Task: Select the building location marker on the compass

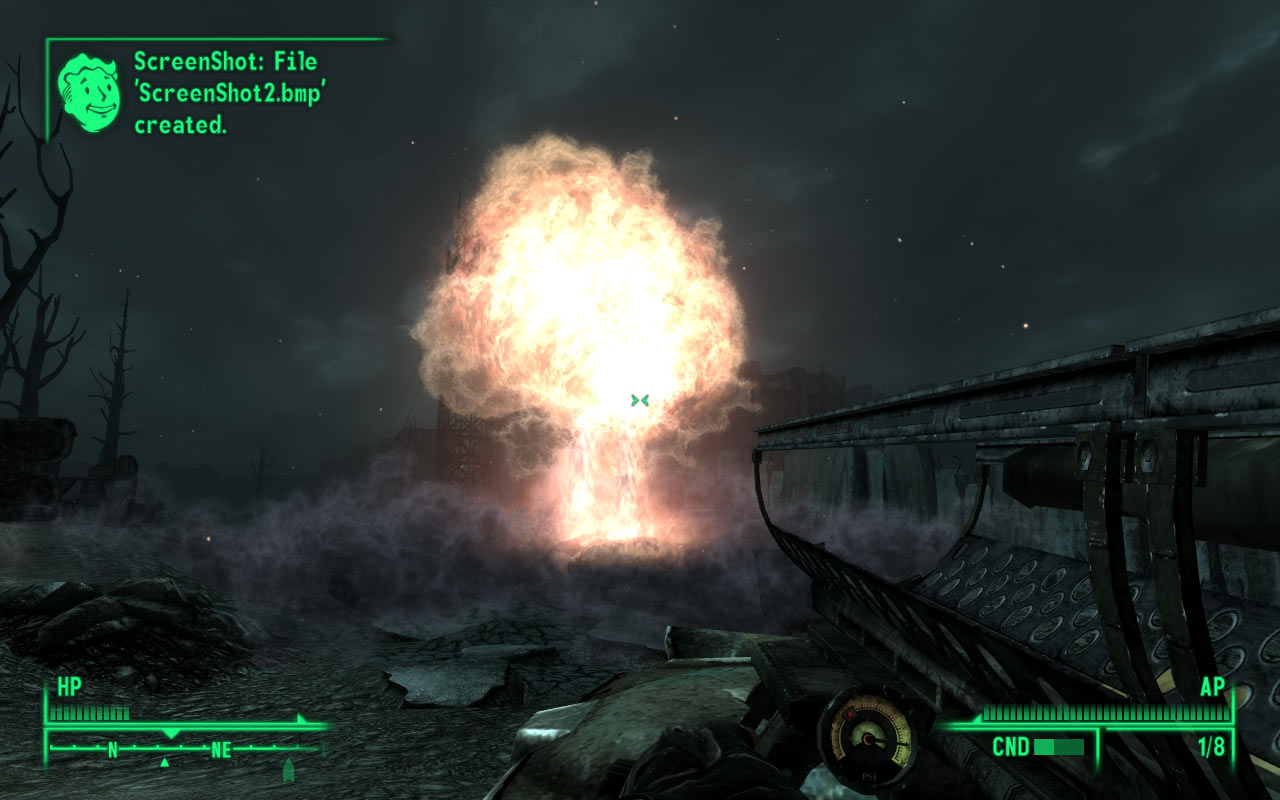Action: [289, 768]
